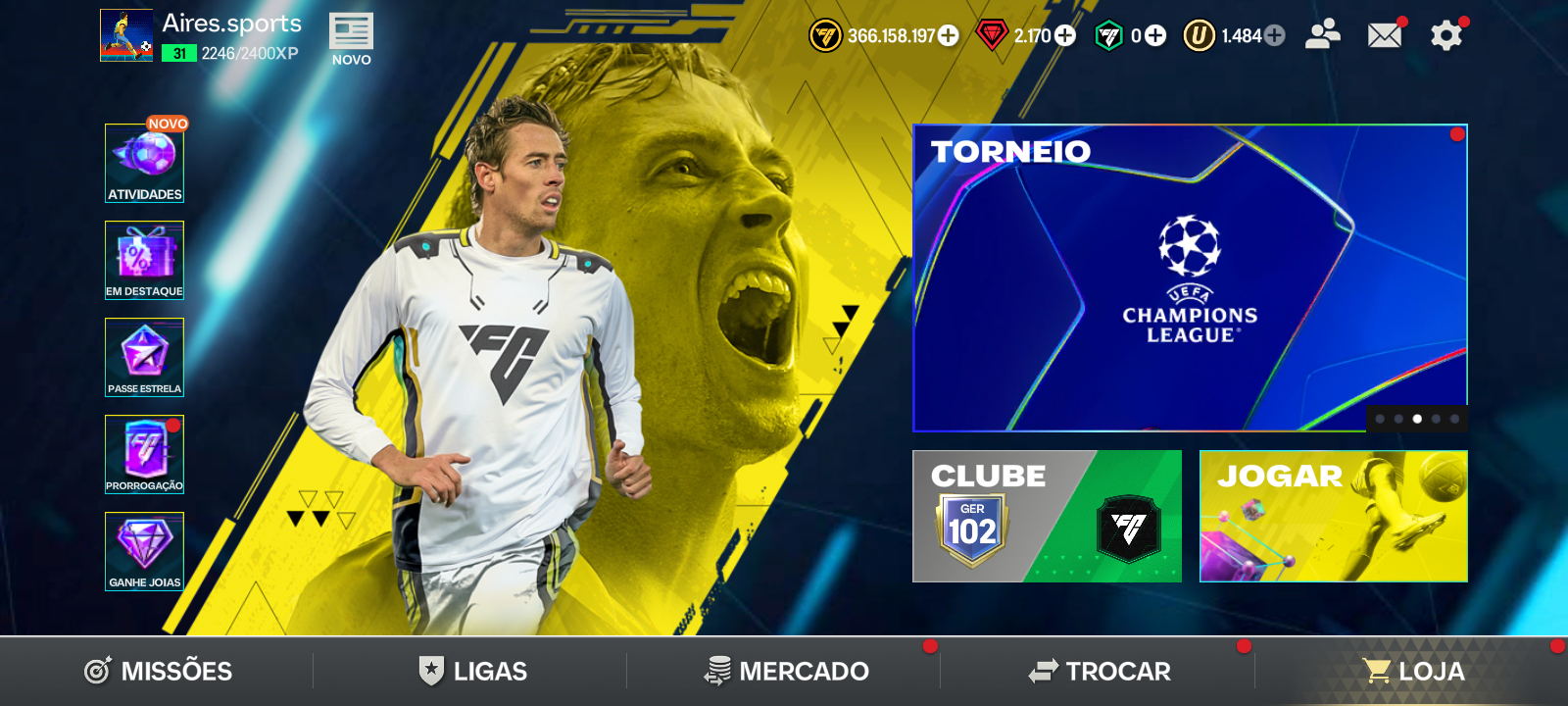This screenshot has height=706, width=1568.
Task: Open the Novo news icon
Action: click(x=350, y=32)
